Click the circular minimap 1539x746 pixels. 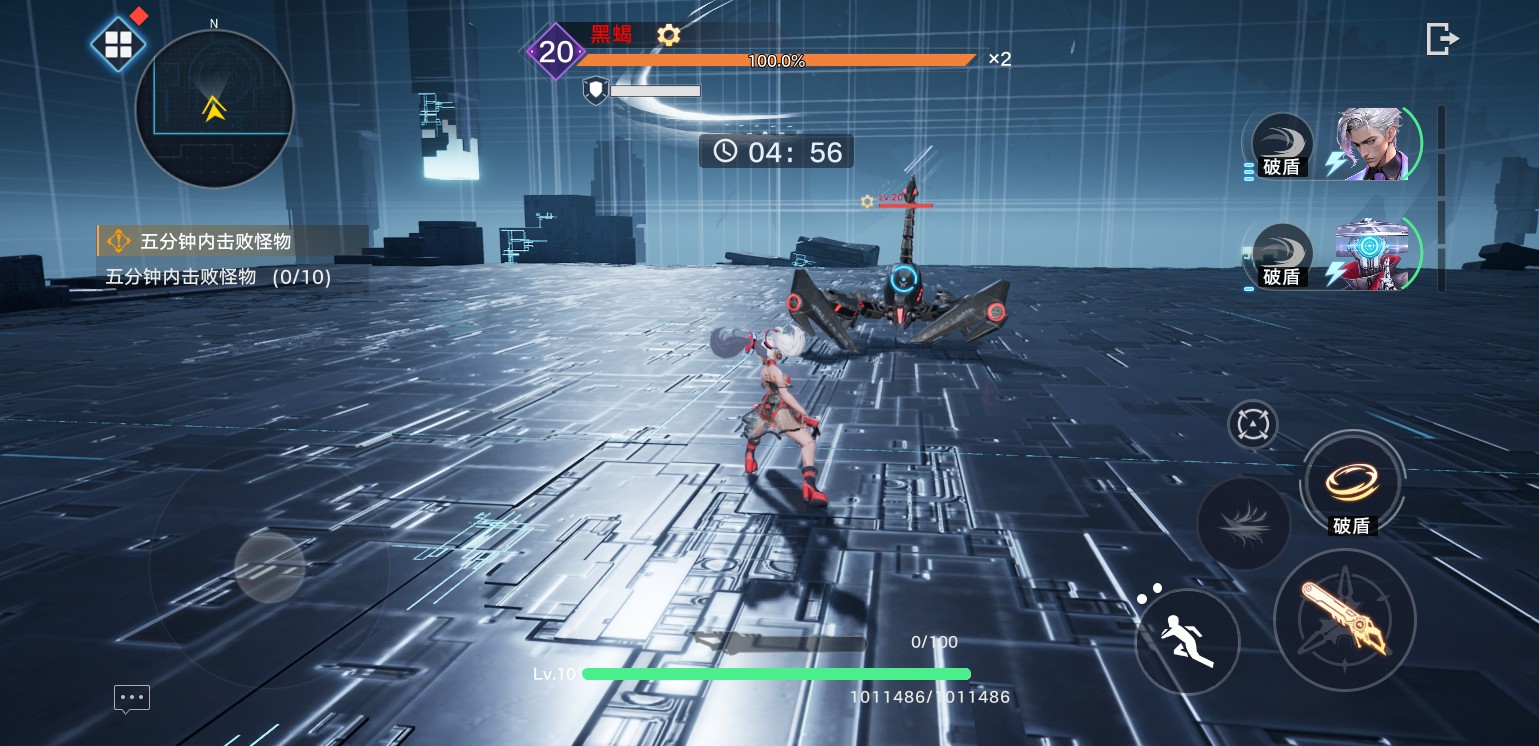point(214,109)
